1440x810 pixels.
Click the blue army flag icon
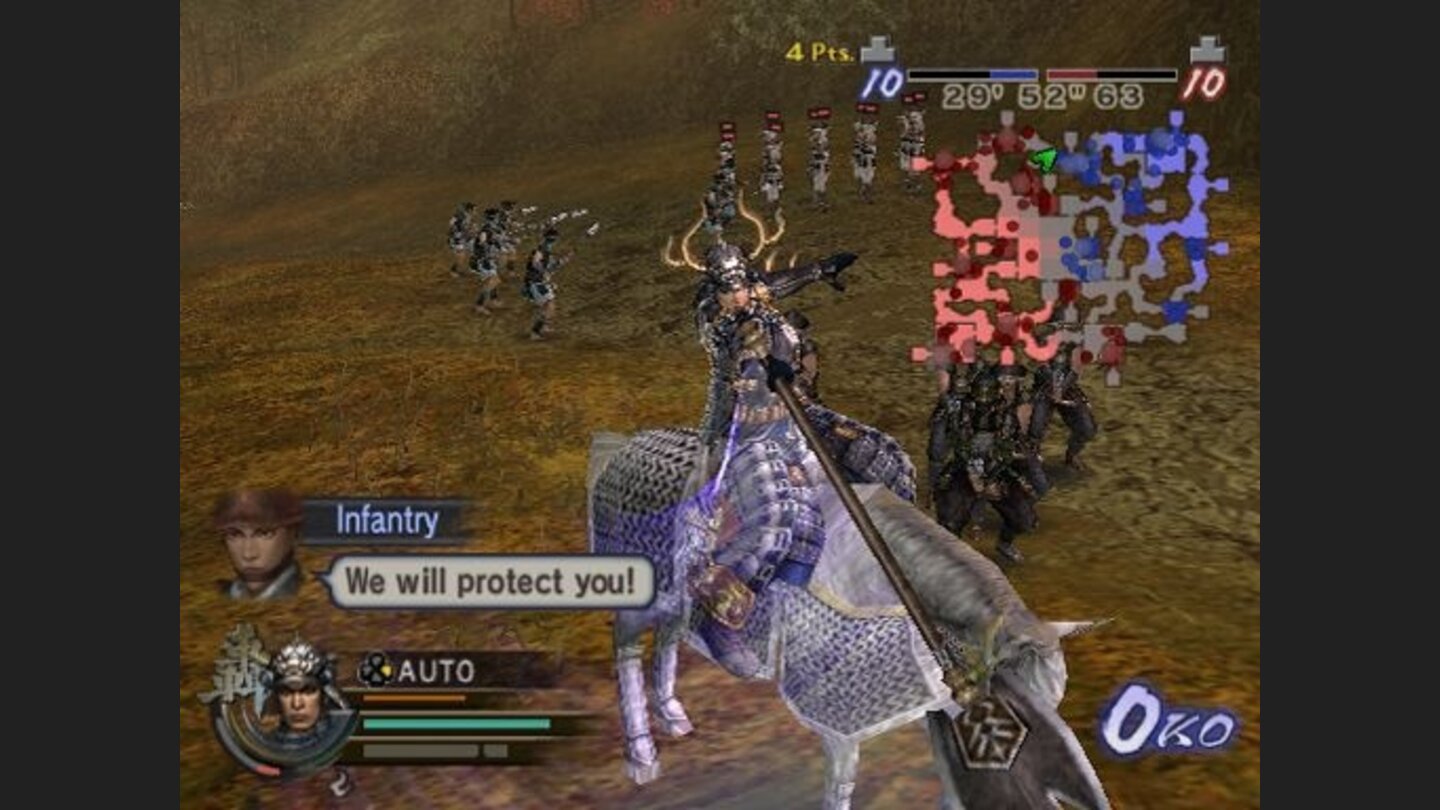pyautogui.click(x=880, y=52)
